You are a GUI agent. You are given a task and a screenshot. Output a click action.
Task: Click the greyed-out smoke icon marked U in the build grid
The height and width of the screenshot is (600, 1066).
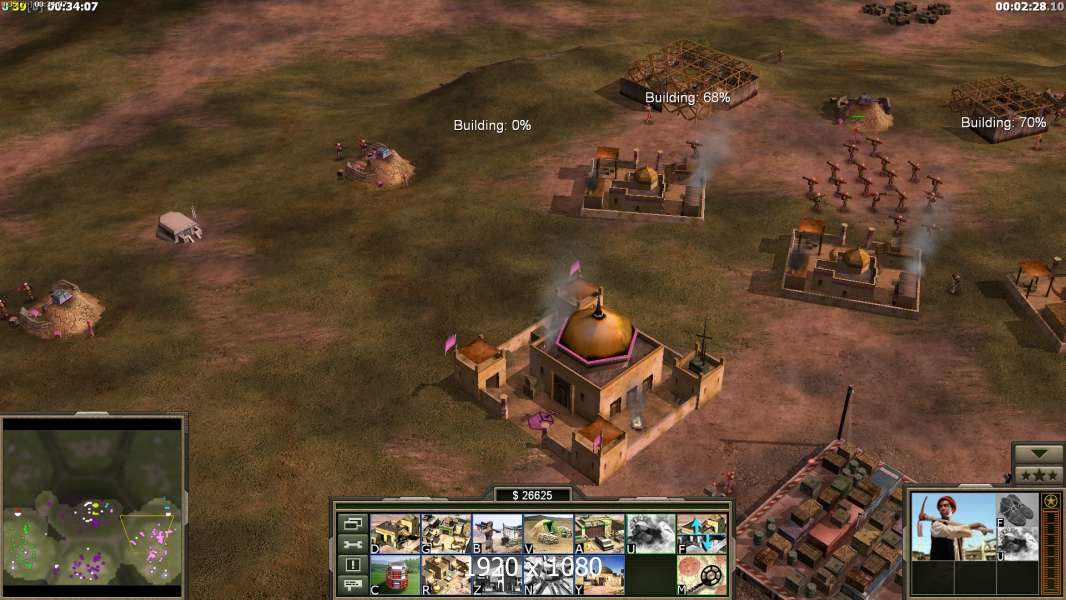[650, 534]
